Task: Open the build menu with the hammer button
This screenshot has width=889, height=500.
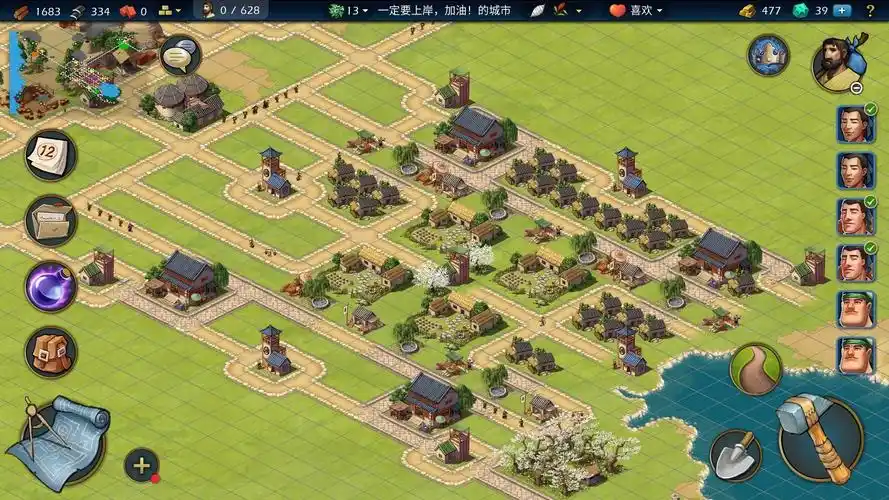Action: 820,437
